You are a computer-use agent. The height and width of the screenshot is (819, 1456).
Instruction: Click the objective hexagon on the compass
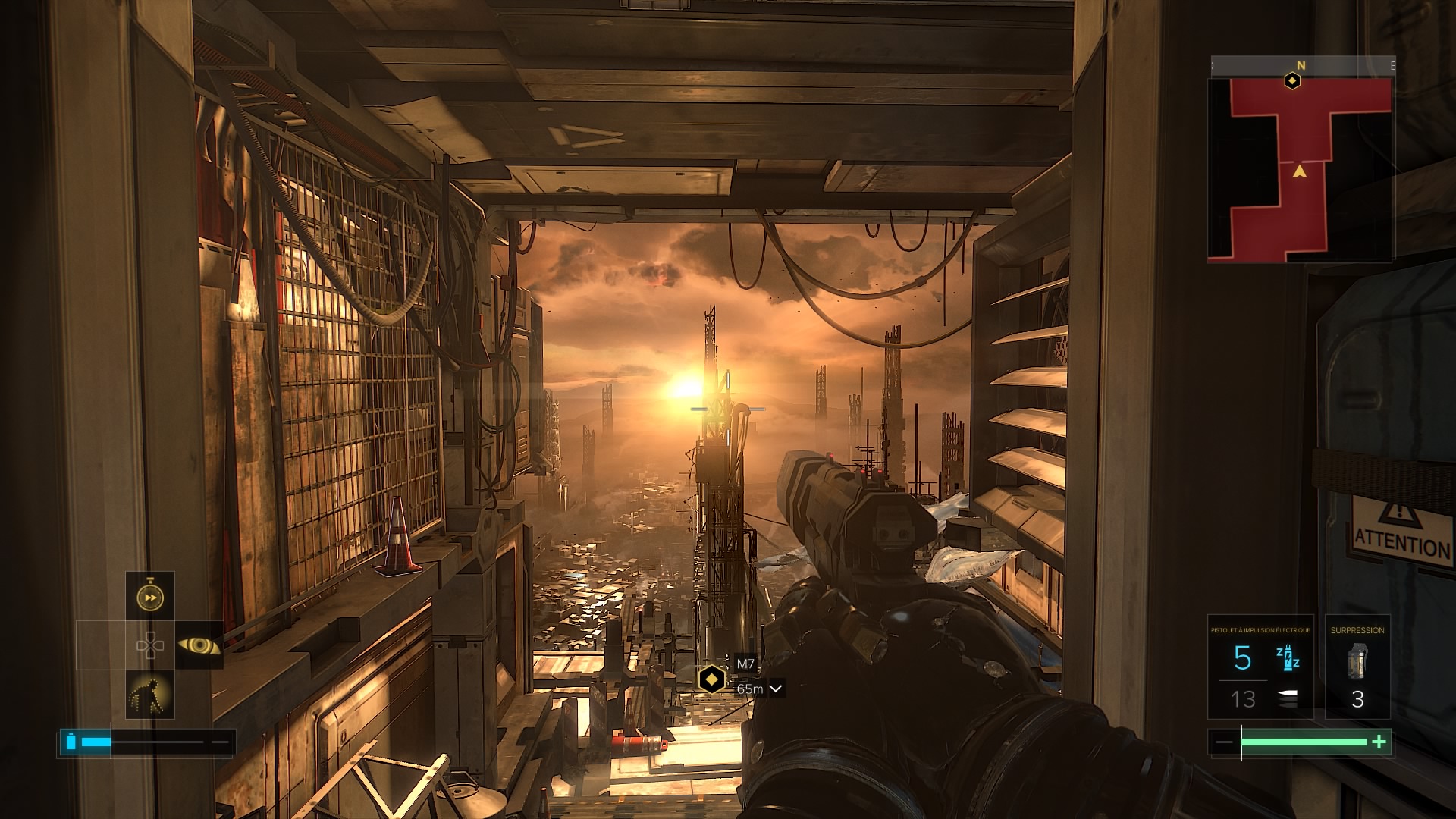1292,80
